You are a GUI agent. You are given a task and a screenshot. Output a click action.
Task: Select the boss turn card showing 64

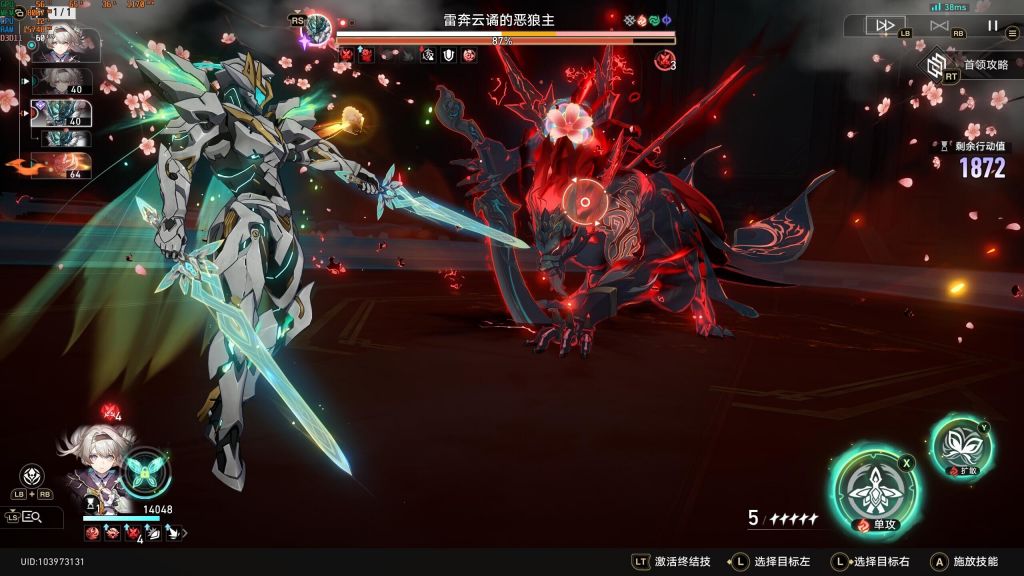click(x=62, y=164)
